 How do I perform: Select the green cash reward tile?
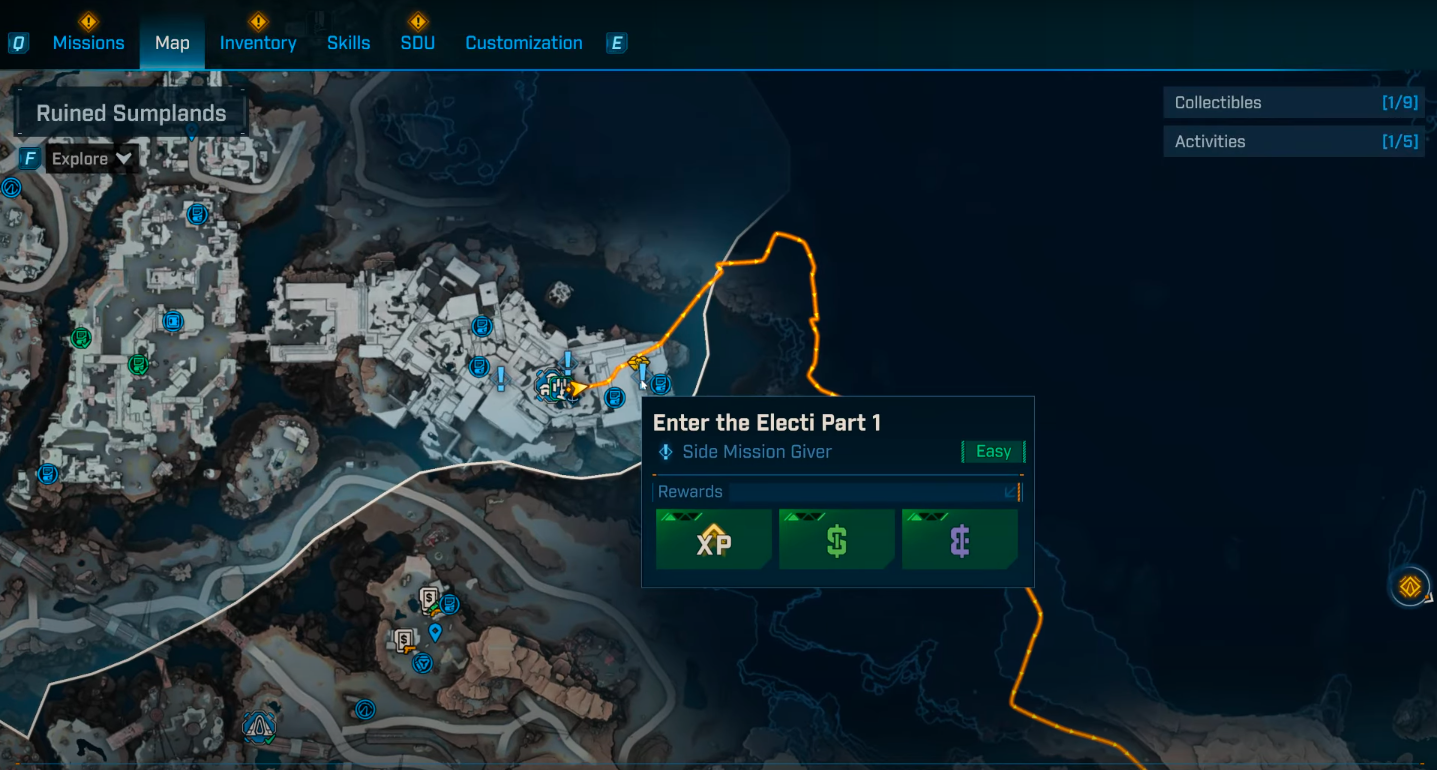click(x=837, y=540)
